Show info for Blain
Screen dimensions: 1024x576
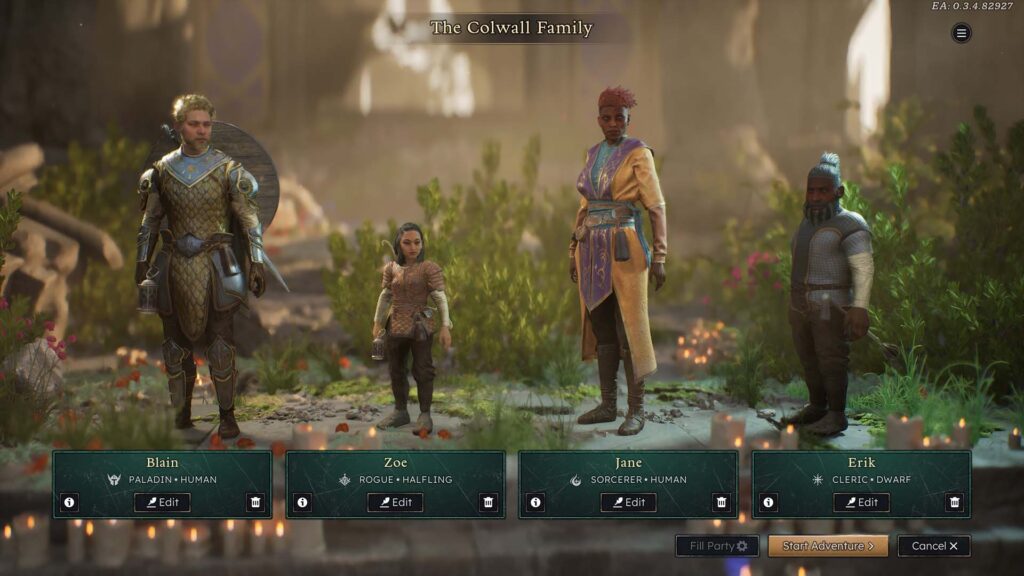(x=69, y=502)
